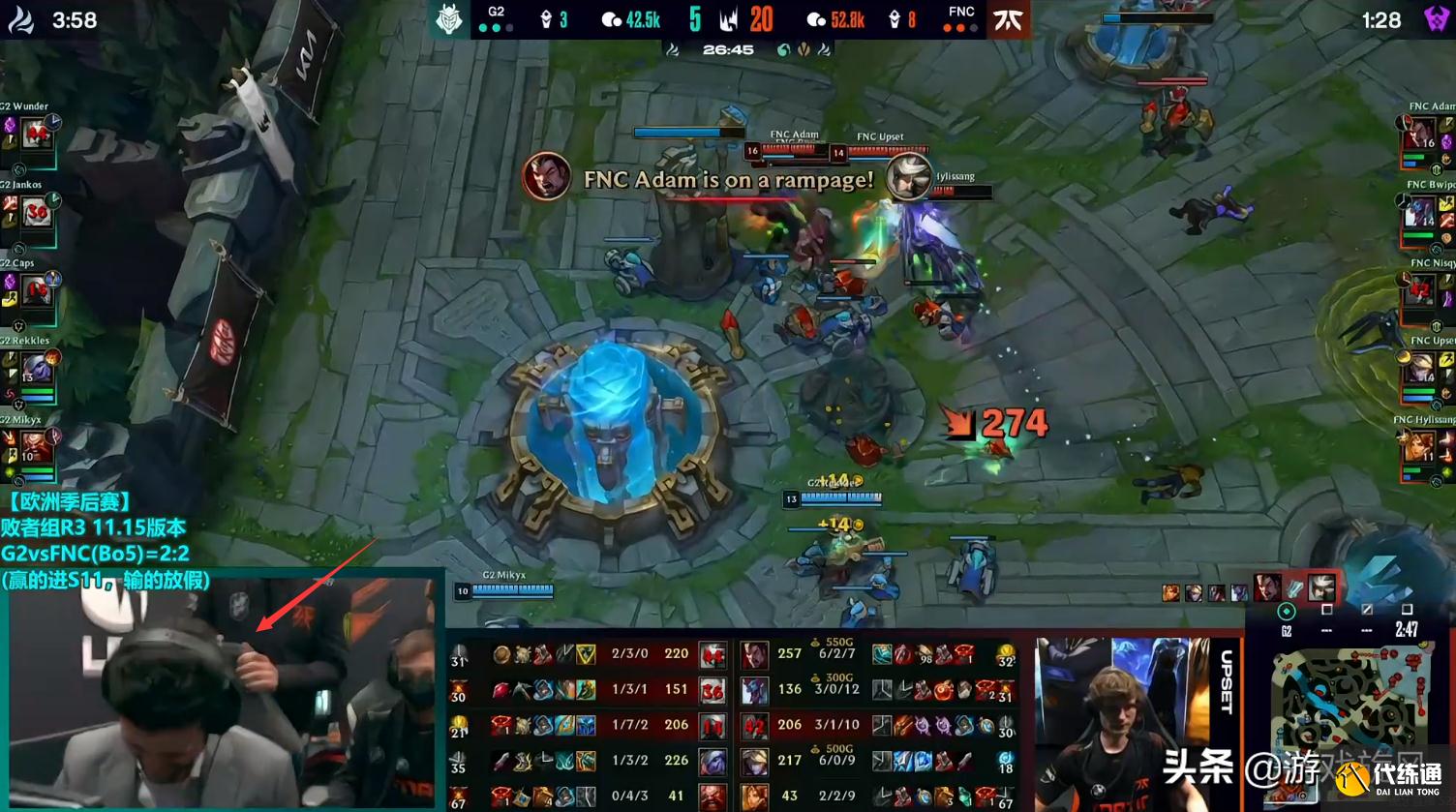
Task: Select scoreboard champion portrait in the 6/0/9 row
Action: click(754, 762)
